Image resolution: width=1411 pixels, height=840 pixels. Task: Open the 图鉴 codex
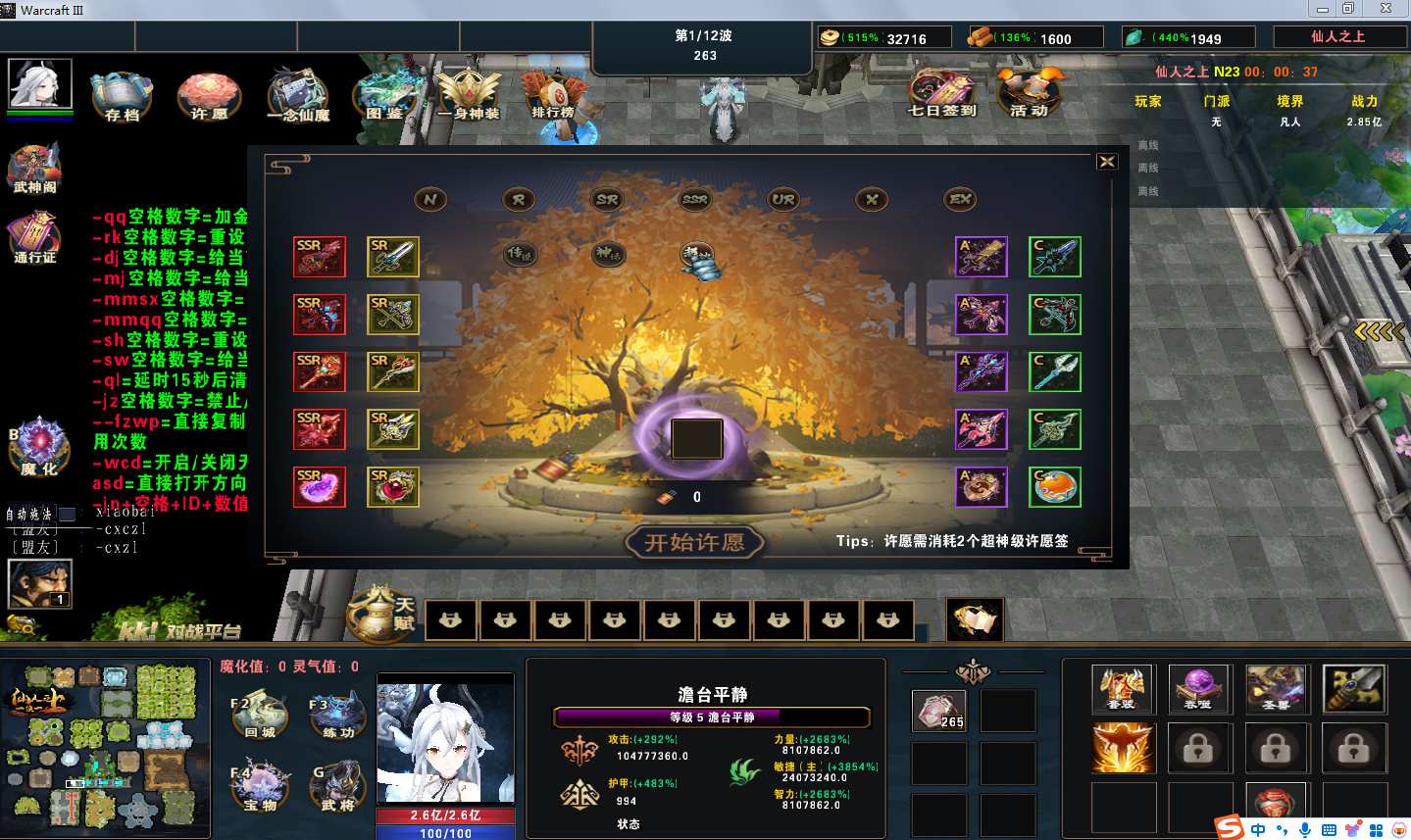pos(385,97)
